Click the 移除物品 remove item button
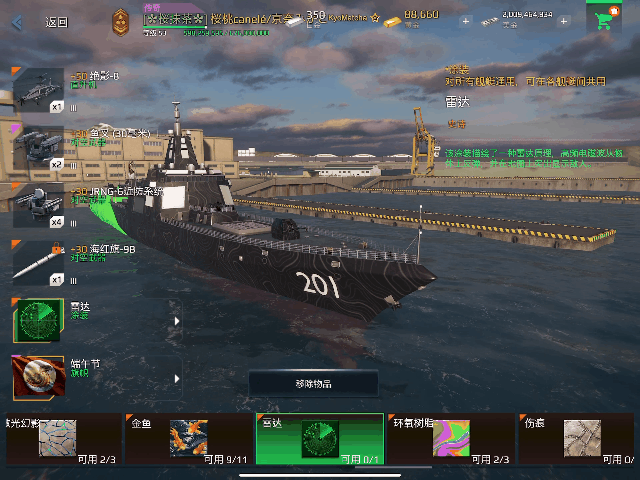 313,384
